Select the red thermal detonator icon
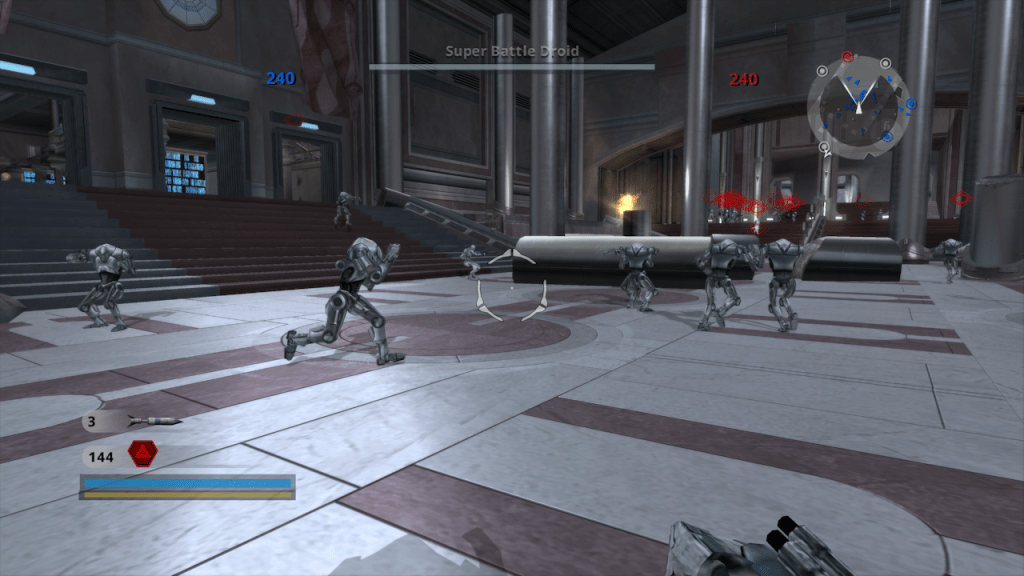1024x576 pixels. [142, 457]
